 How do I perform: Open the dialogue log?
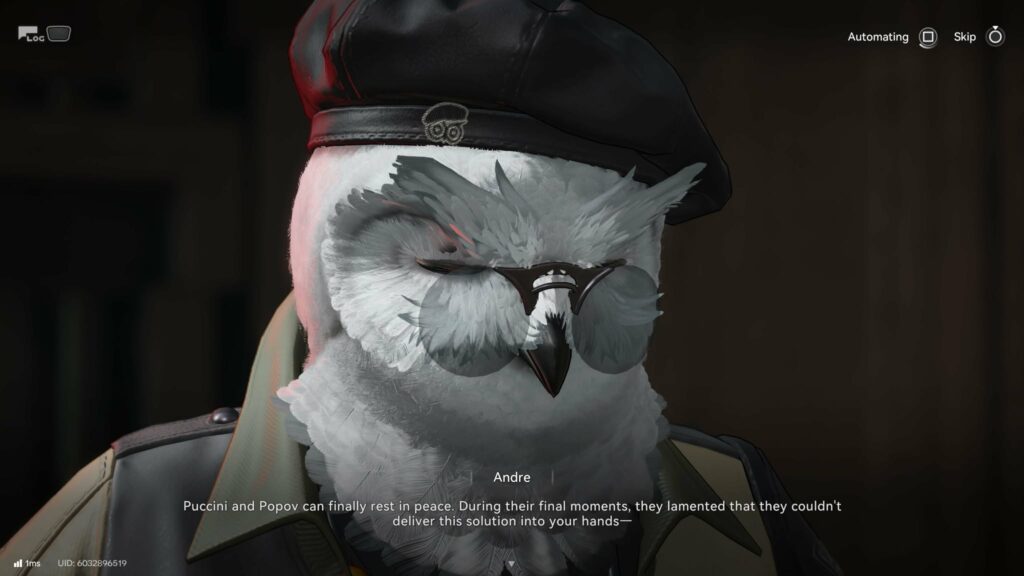point(31,35)
